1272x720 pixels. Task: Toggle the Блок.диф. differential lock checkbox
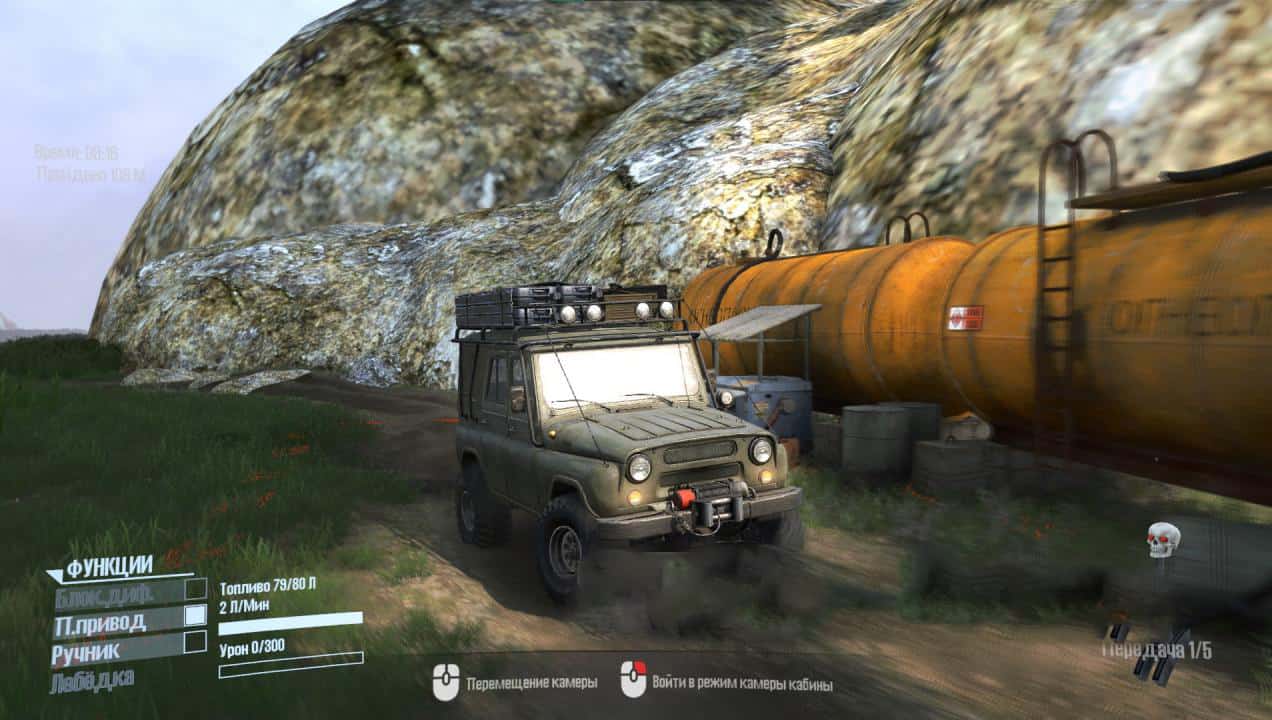[x=196, y=589]
